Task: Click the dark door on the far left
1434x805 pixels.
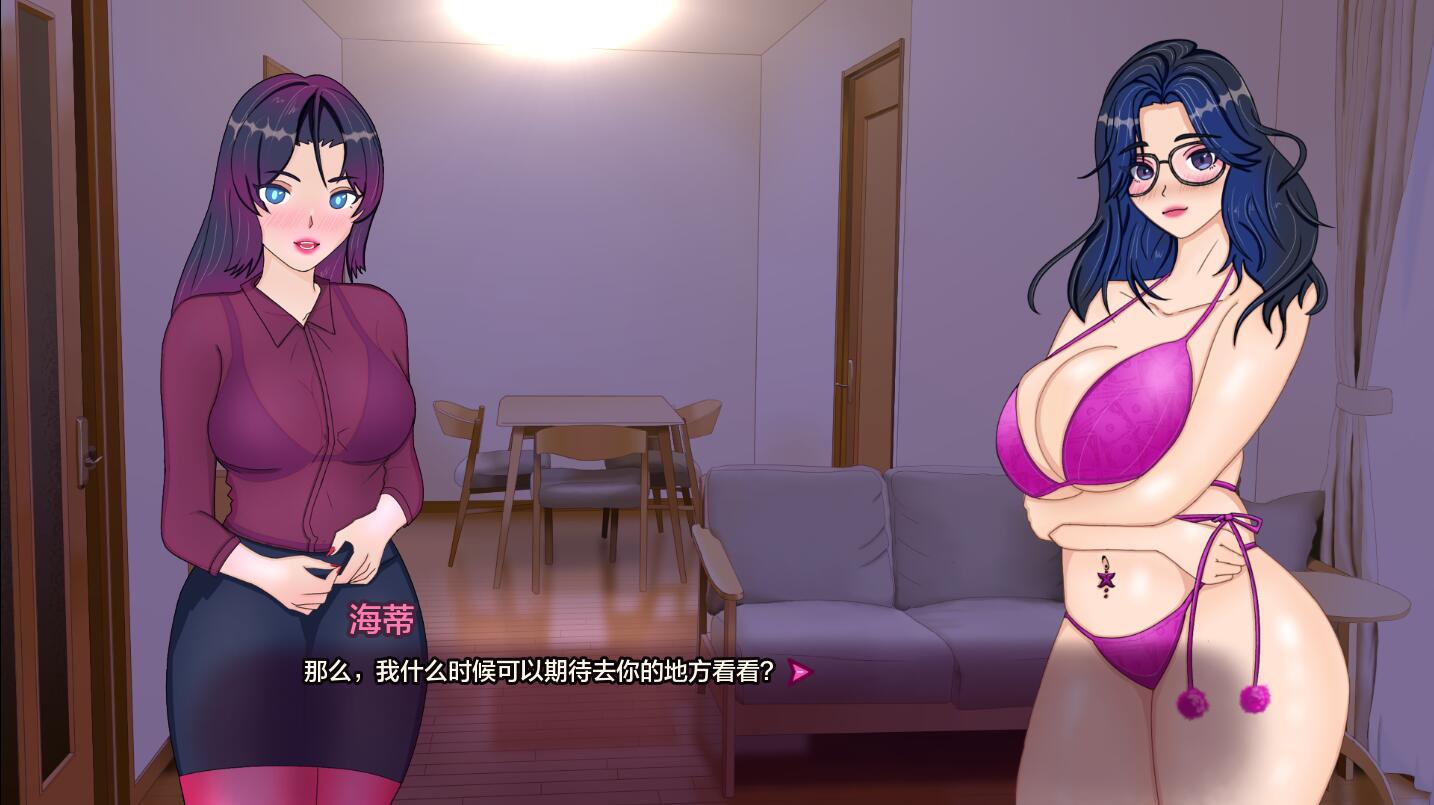Action: tap(55, 400)
